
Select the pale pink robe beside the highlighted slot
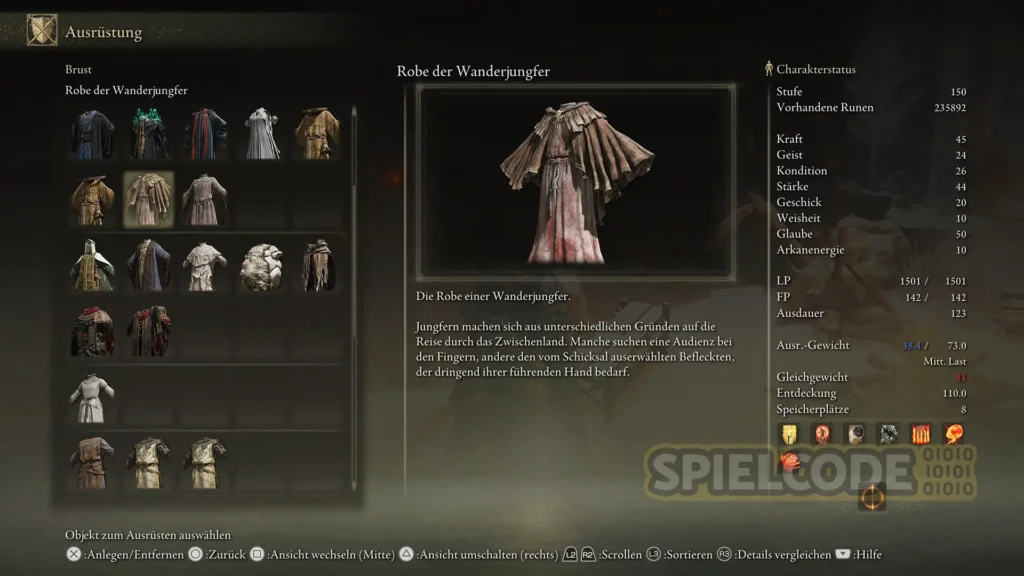coord(205,199)
